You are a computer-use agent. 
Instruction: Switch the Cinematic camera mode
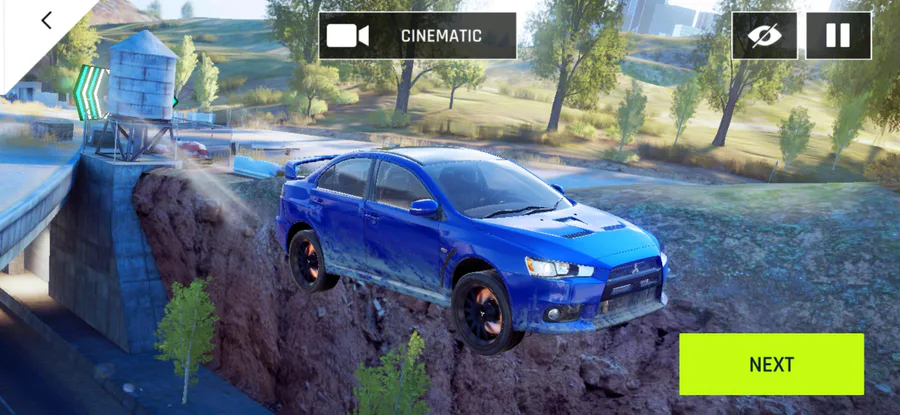coord(417,36)
